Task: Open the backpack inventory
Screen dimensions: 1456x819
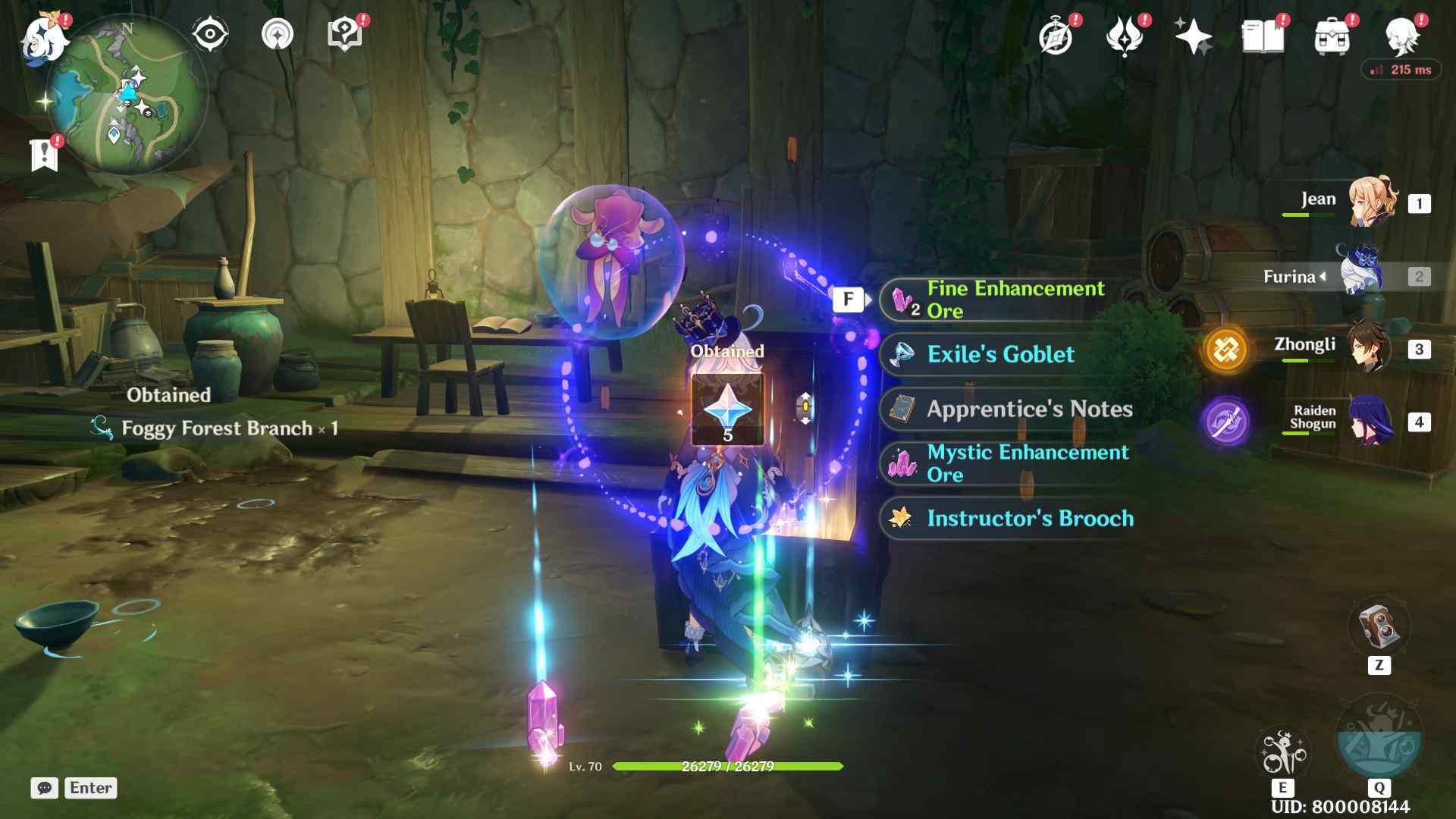Action: pyautogui.click(x=1332, y=36)
